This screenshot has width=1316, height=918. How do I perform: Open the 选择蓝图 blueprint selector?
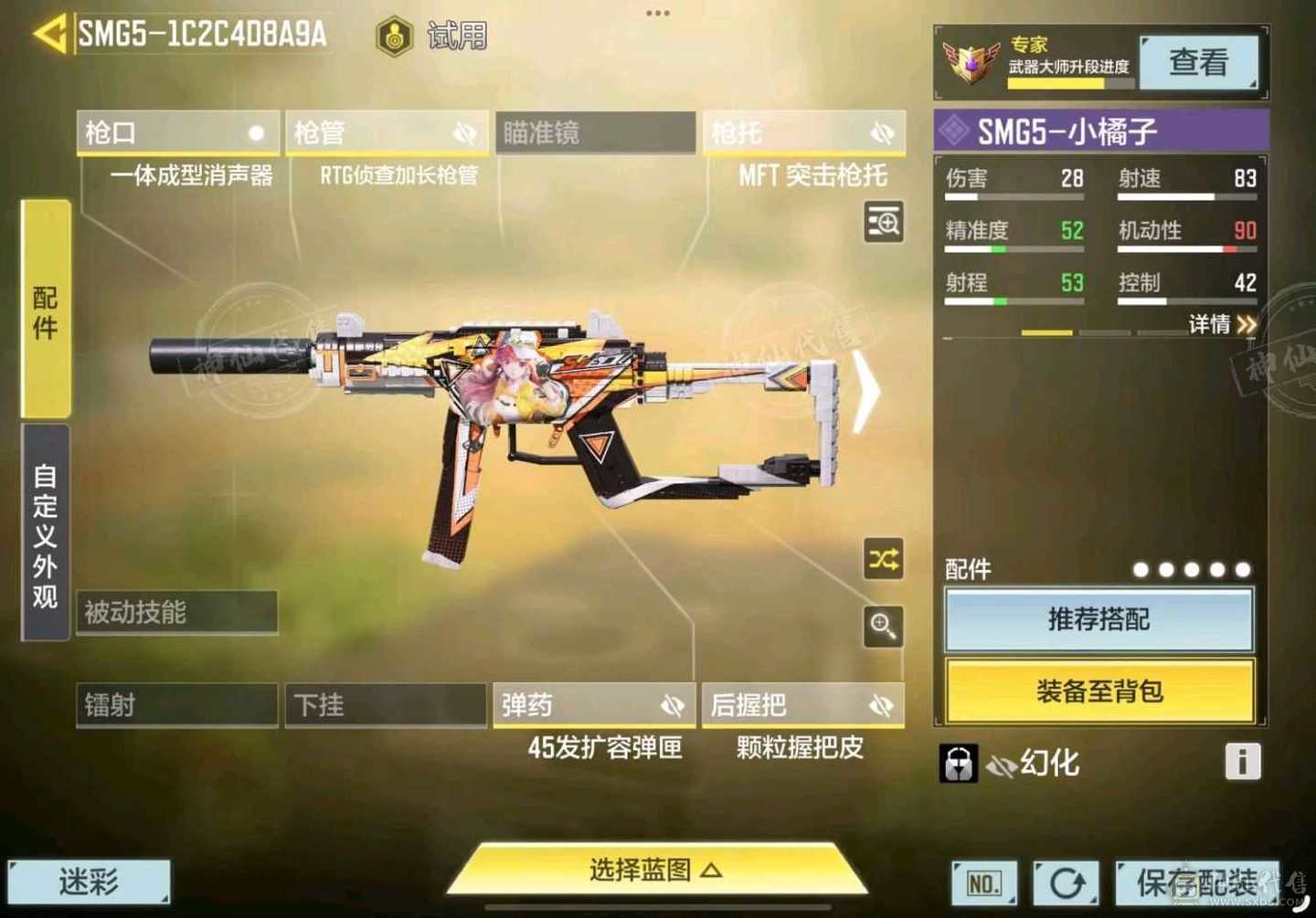point(657,871)
